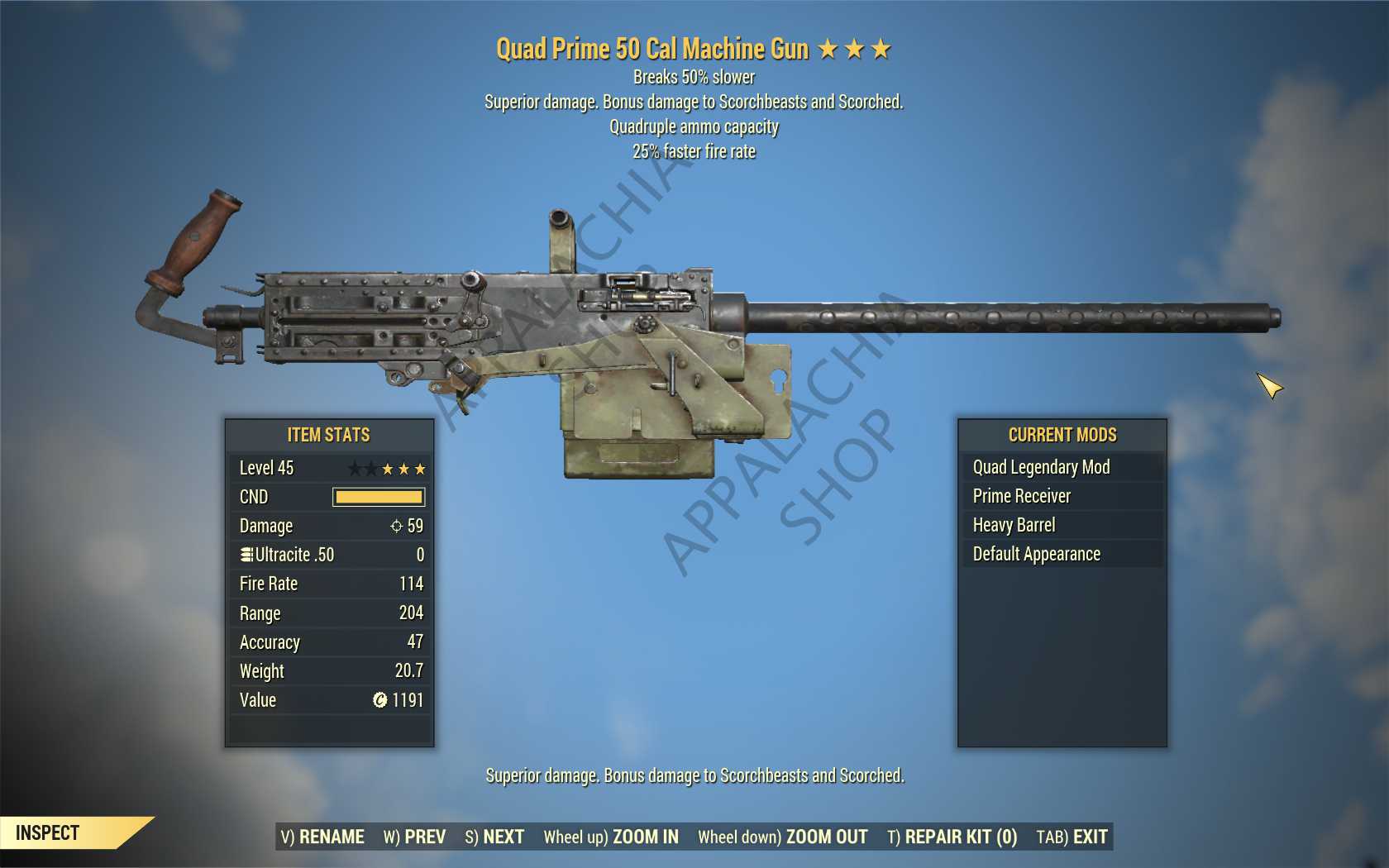Image resolution: width=1389 pixels, height=868 pixels.
Task: Click Zoom In on the bottom bar
Action: click(611, 837)
